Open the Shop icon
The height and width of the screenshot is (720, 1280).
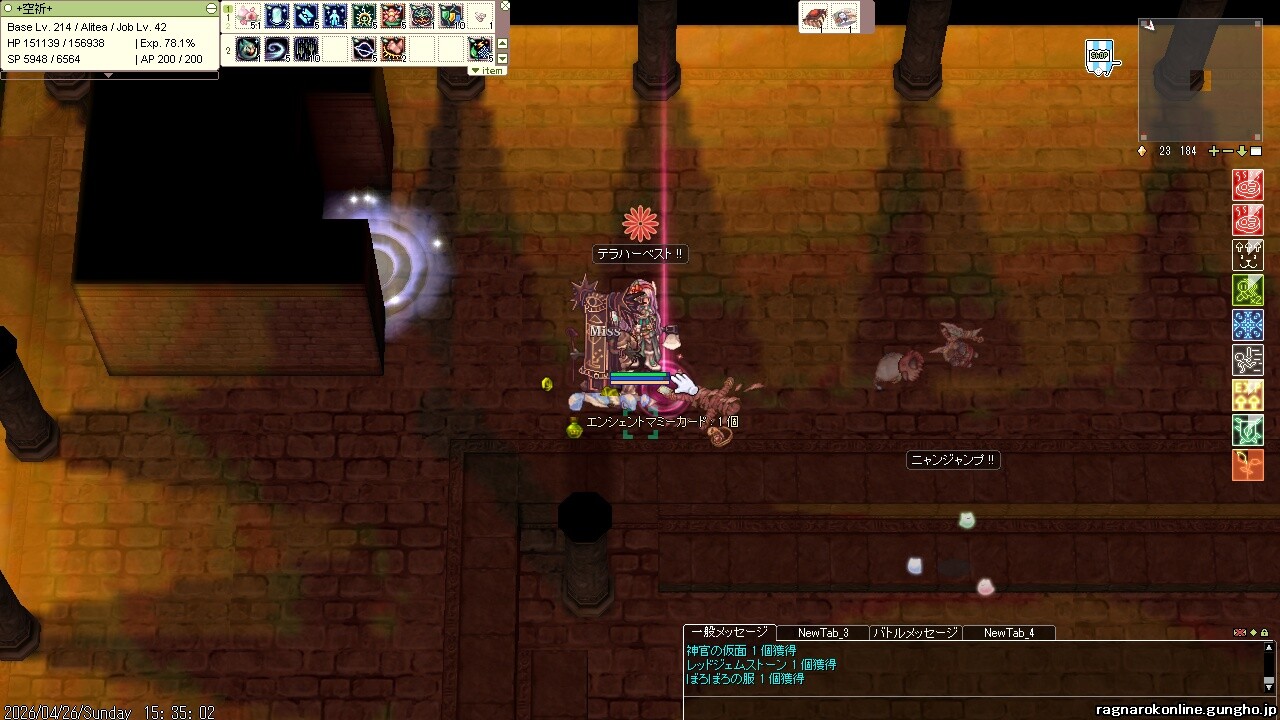[1100, 56]
